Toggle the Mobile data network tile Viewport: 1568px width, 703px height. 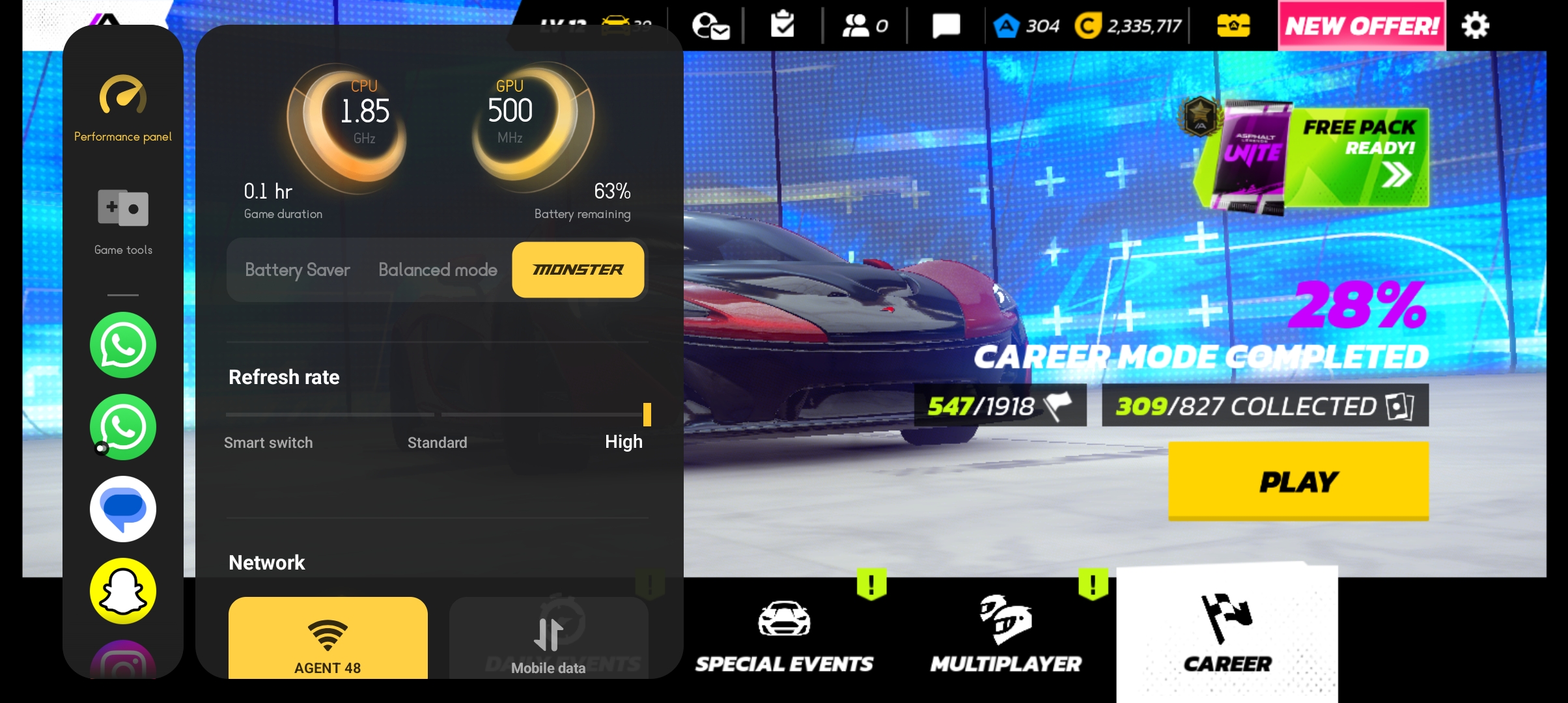pos(548,641)
